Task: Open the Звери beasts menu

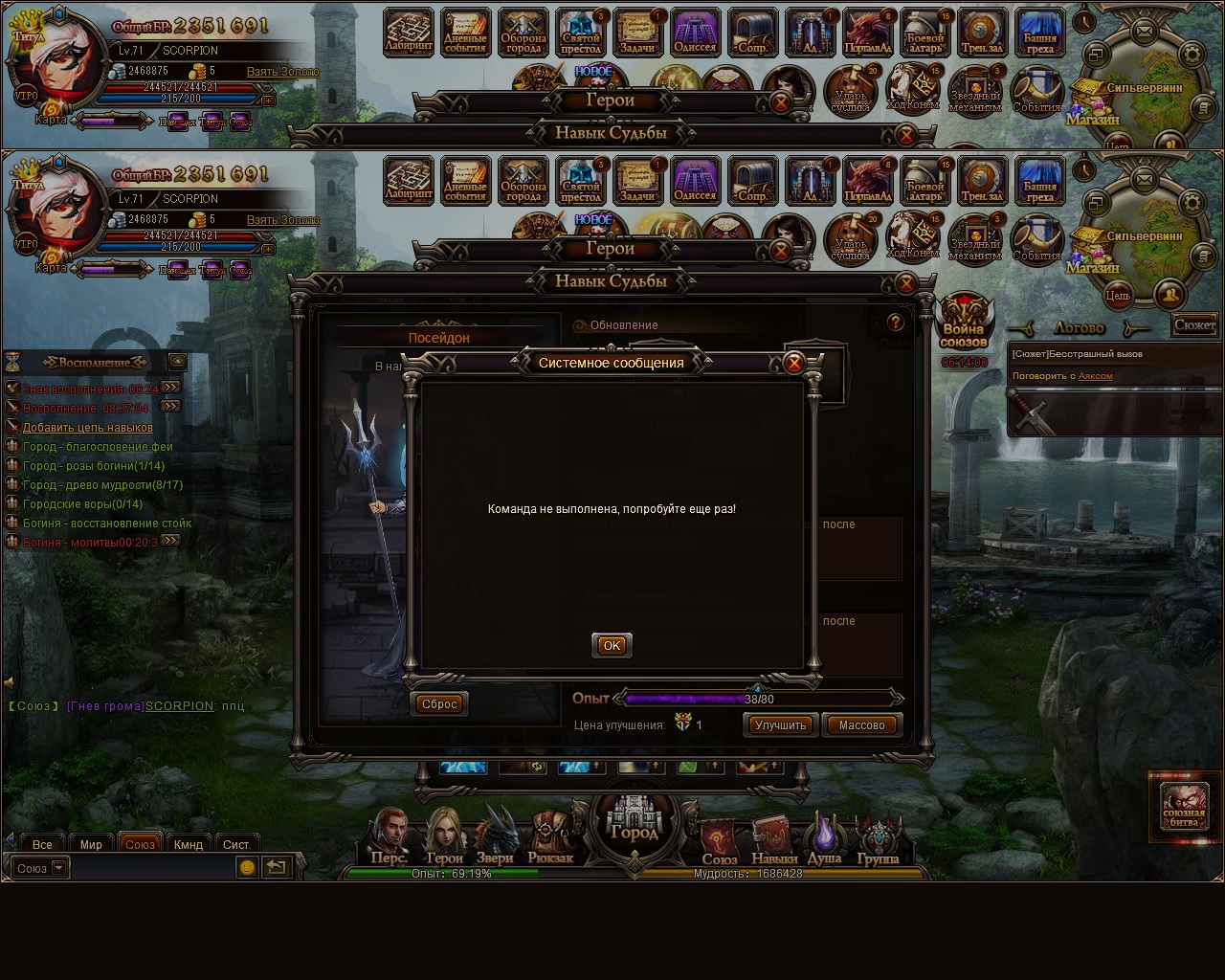Action: click(x=495, y=836)
